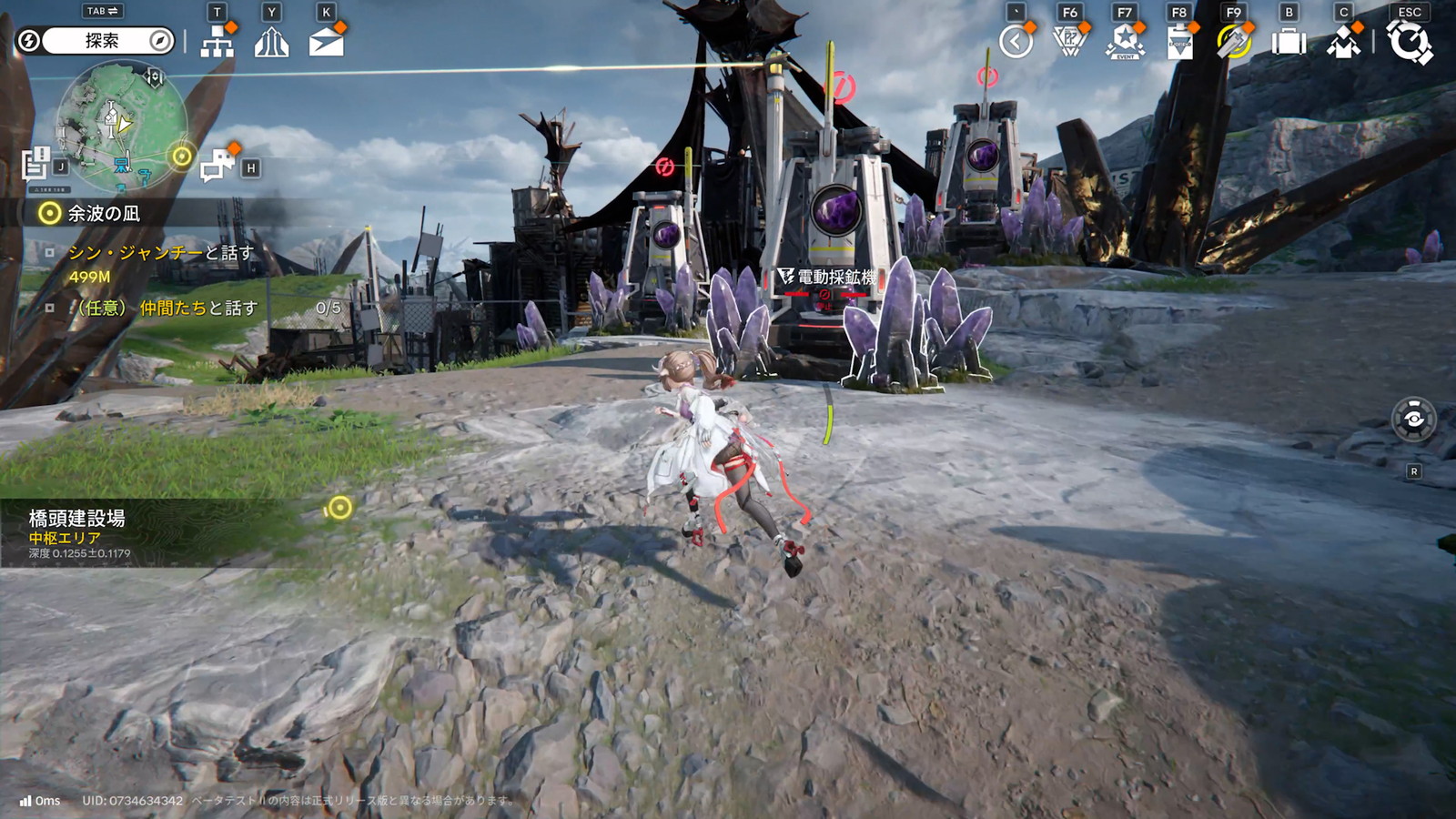Open the mission log document icon

(x=36, y=164)
